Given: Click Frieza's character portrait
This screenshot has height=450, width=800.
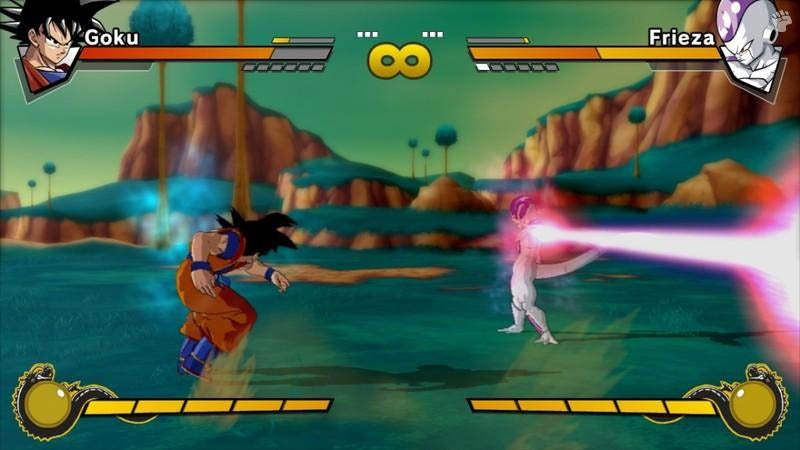Looking at the screenshot, I should click(x=752, y=48).
